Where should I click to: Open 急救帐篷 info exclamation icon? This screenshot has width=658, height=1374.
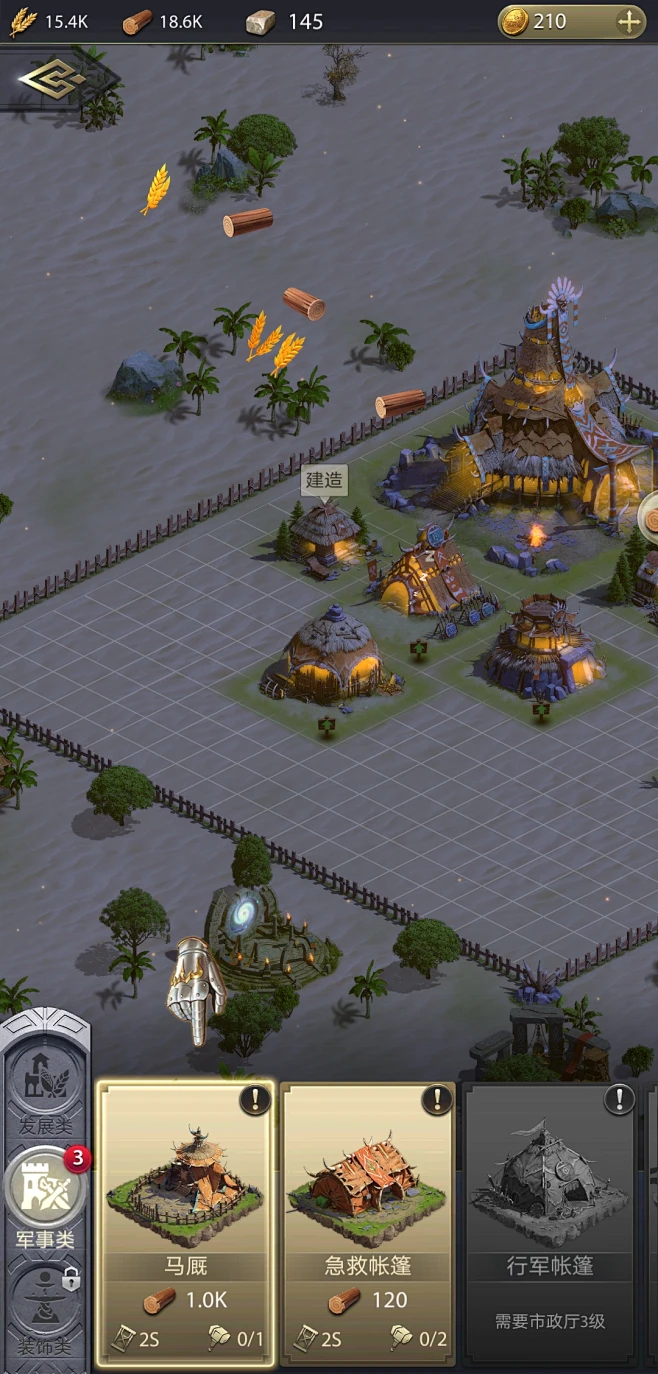click(x=437, y=1101)
